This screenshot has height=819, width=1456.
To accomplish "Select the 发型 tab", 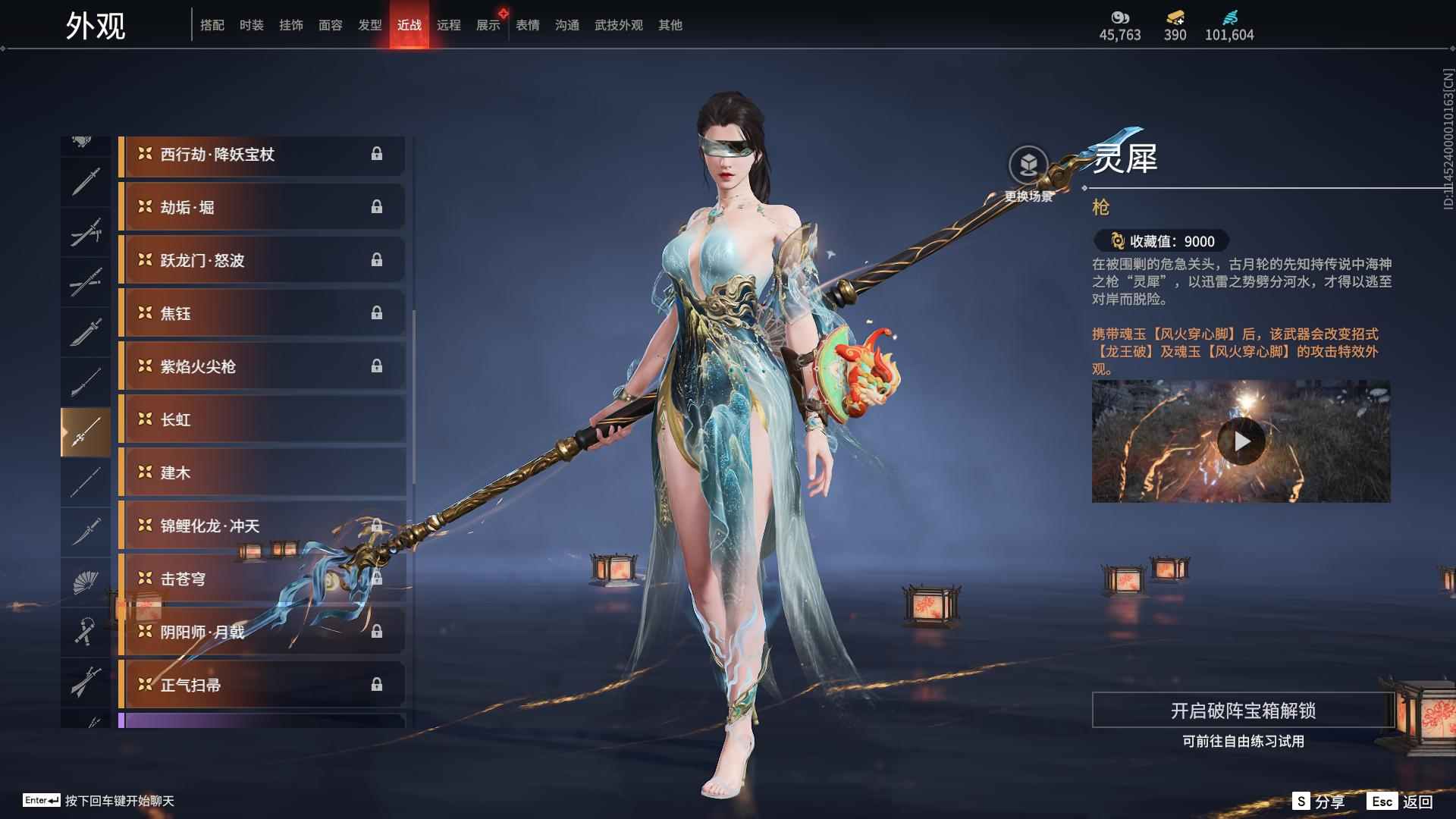I will pyautogui.click(x=369, y=25).
